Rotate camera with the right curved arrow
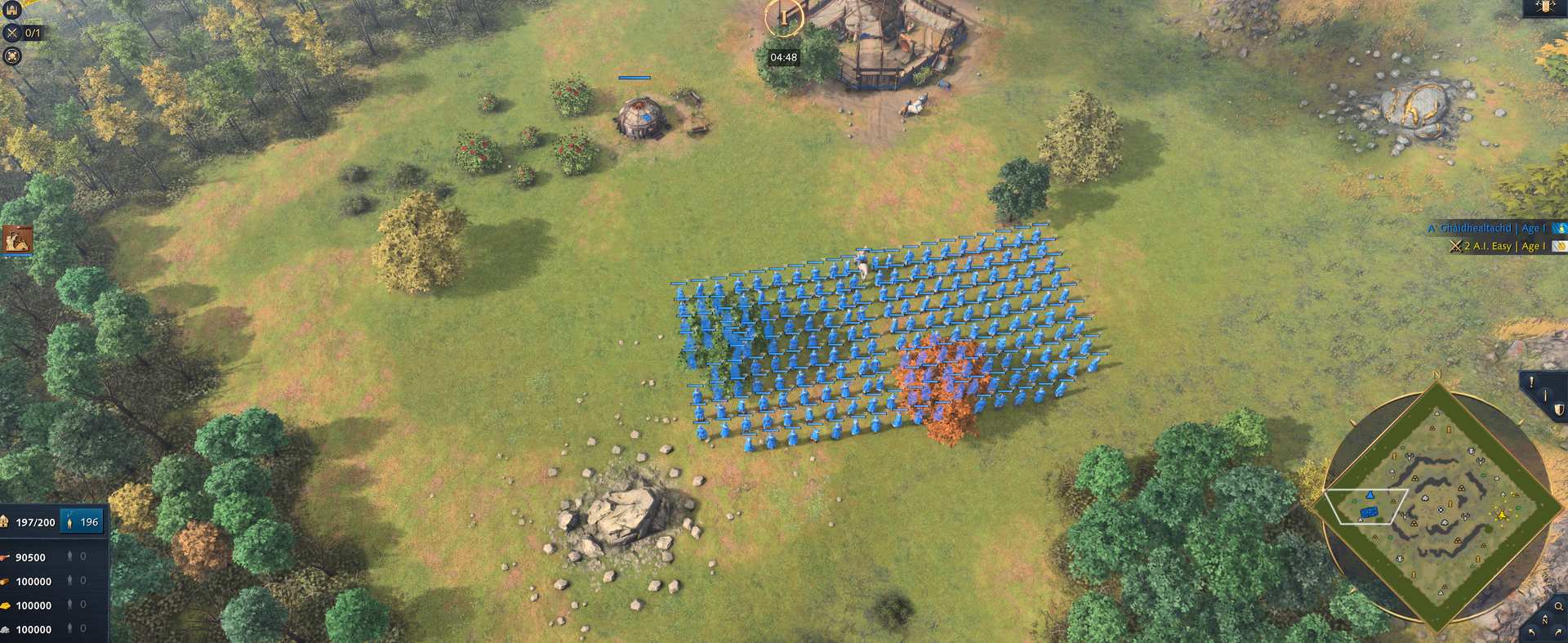 click(x=1558, y=633)
